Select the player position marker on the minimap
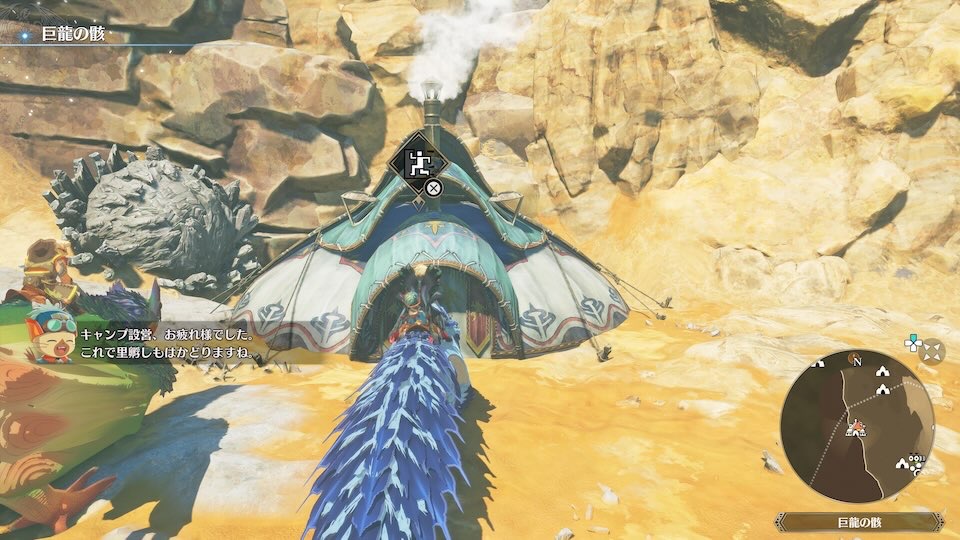 (857, 427)
